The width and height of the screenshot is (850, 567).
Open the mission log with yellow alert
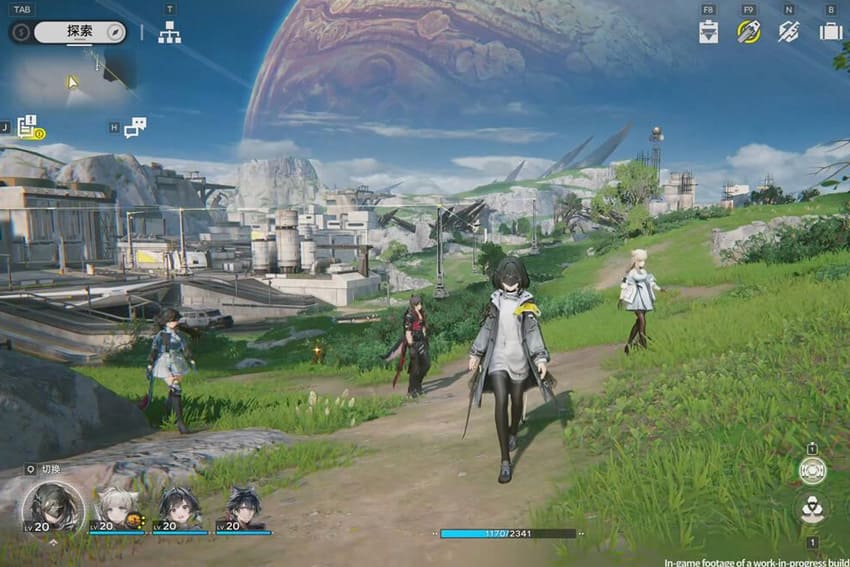28,126
